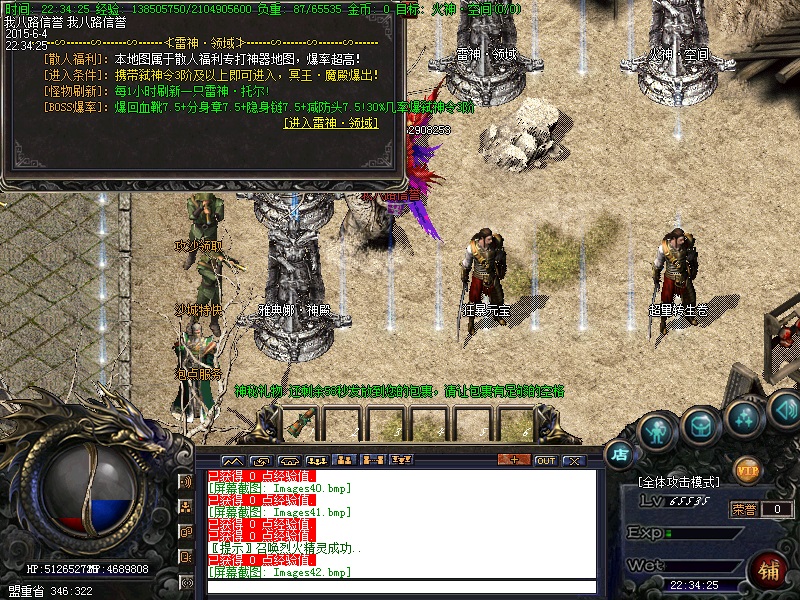Open the 店 shop button
Screen dimensions: 800x600
[x=619, y=452]
